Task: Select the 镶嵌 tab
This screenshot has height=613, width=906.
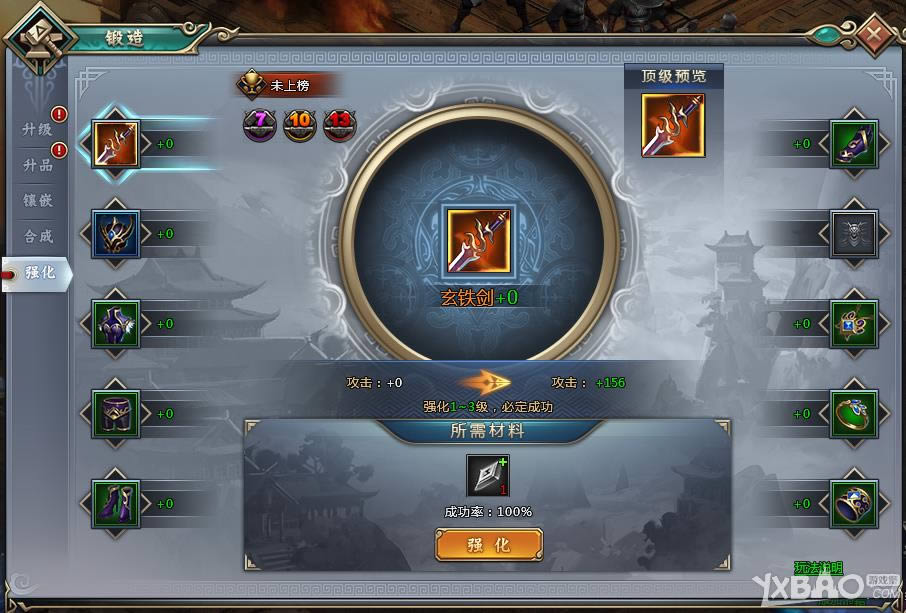Action: [37, 201]
